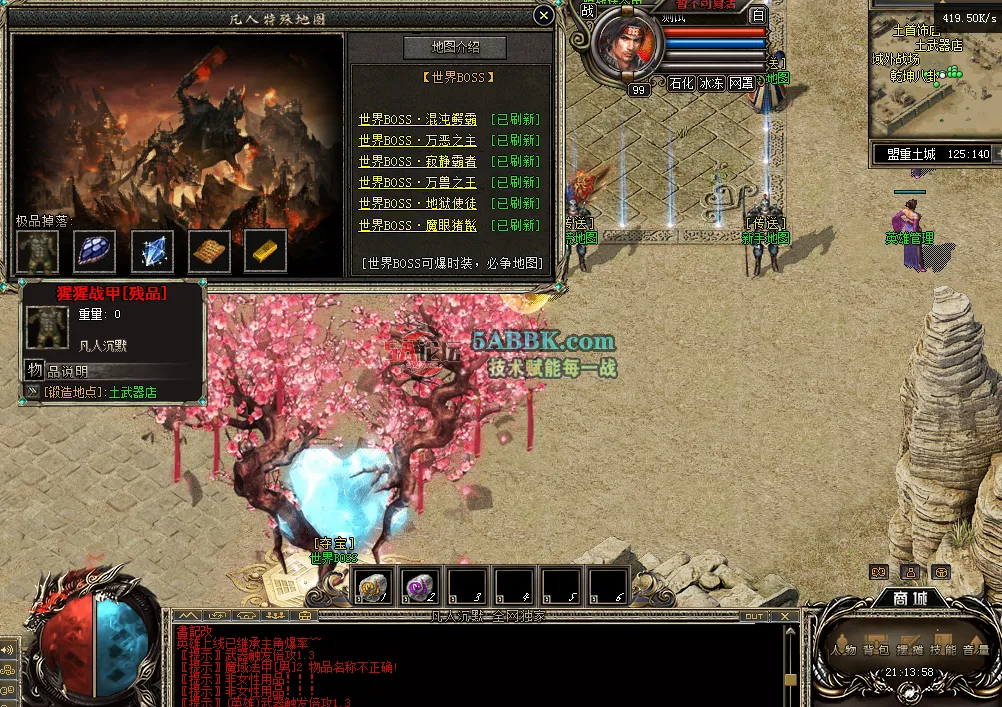Use the item in hotbar slot 1
Viewport: 1002px width, 707px height.
375,587
